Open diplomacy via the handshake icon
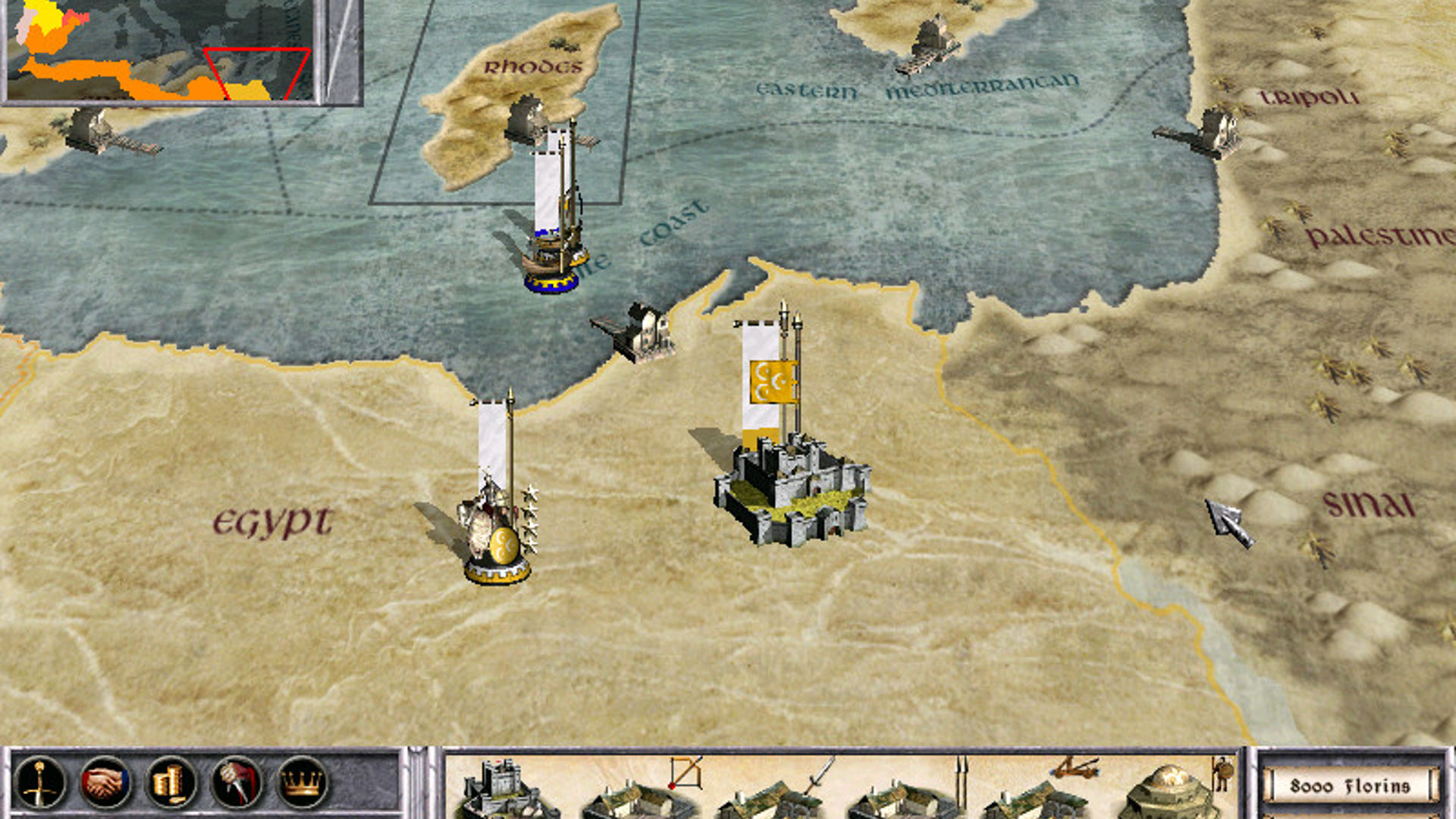Viewport: 1456px width, 819px height. pos(106,781)
